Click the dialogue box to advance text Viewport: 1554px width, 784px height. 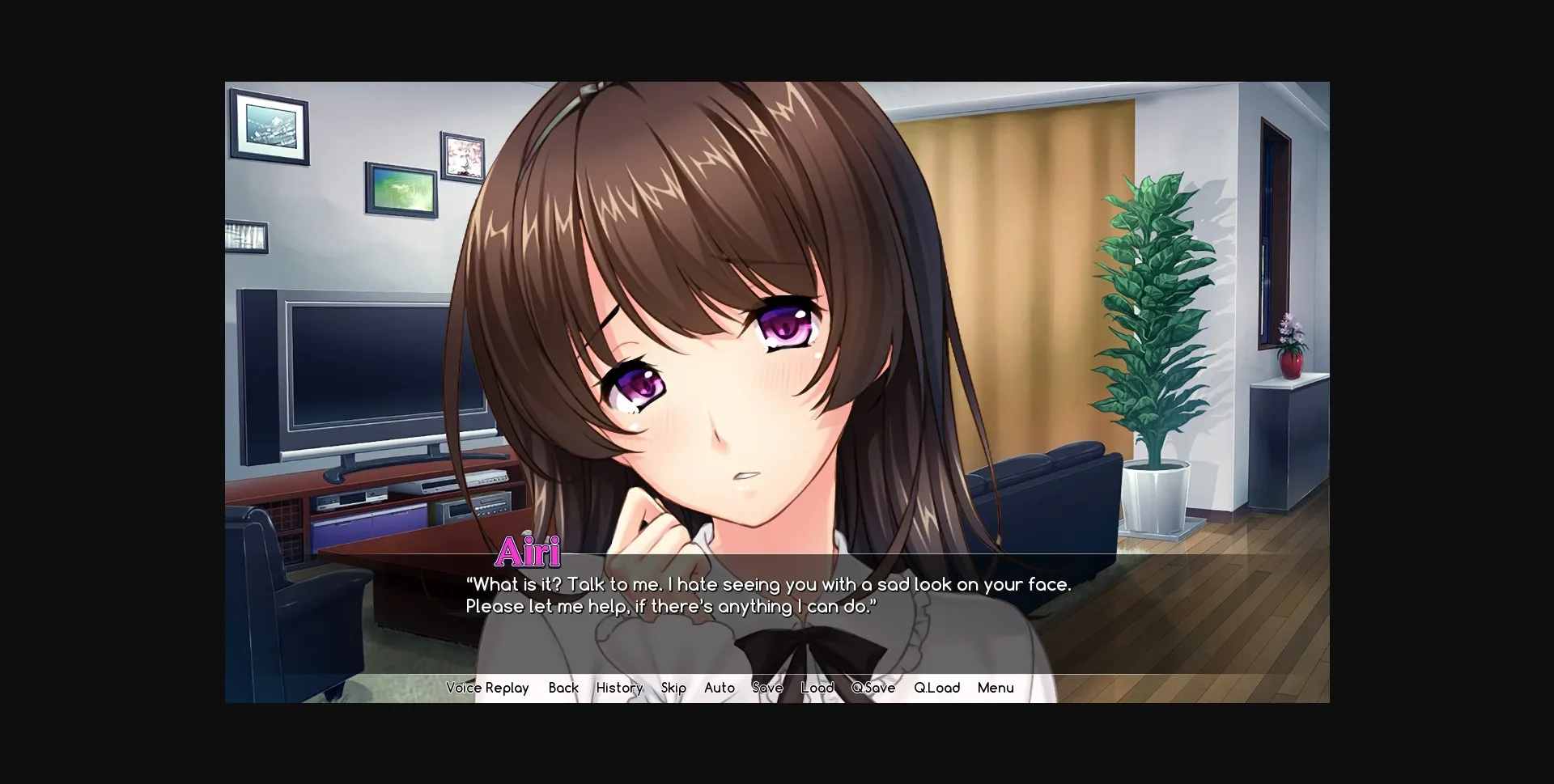click(x=769, y=595)
